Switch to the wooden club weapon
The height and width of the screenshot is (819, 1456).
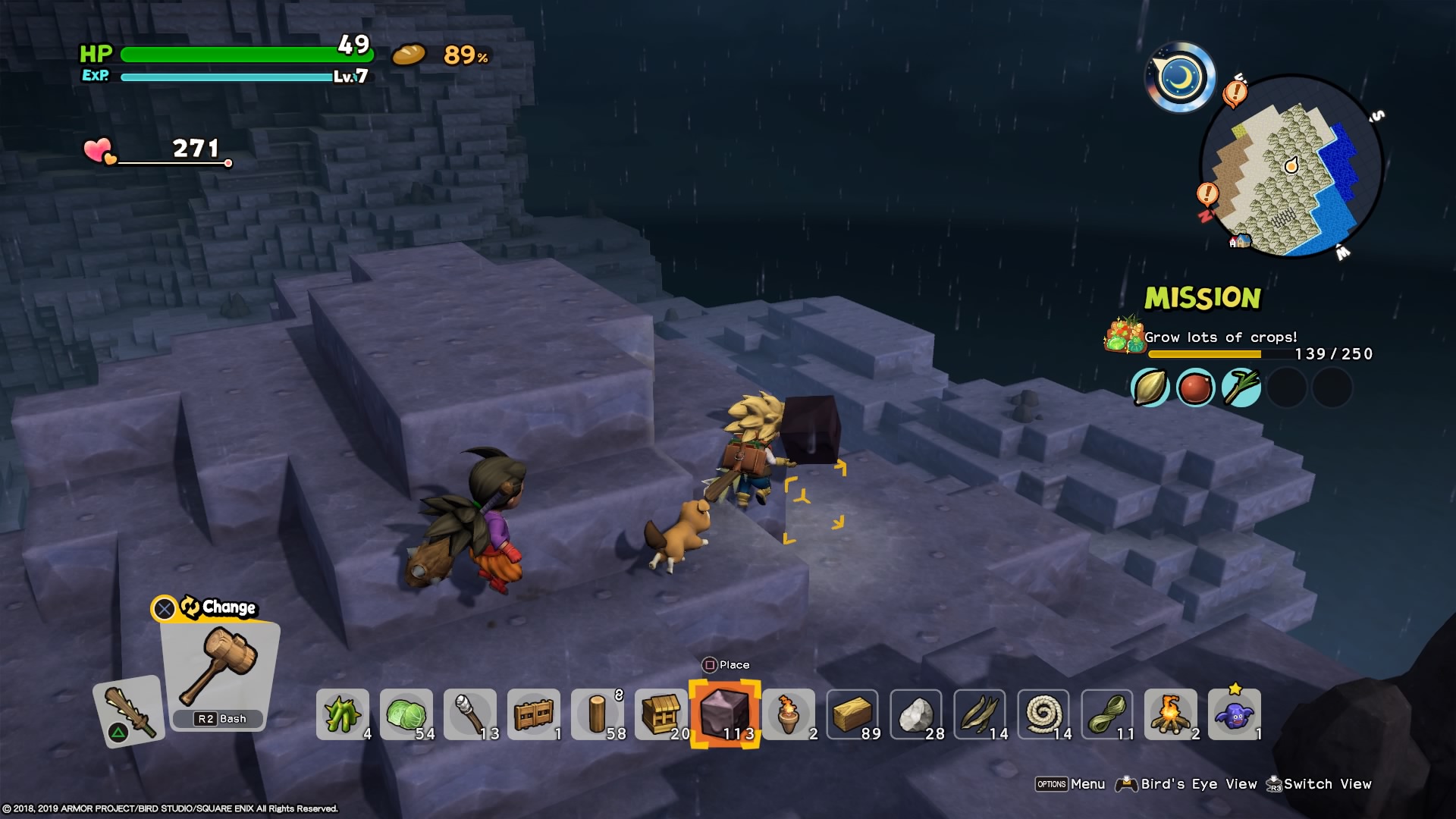129,710
